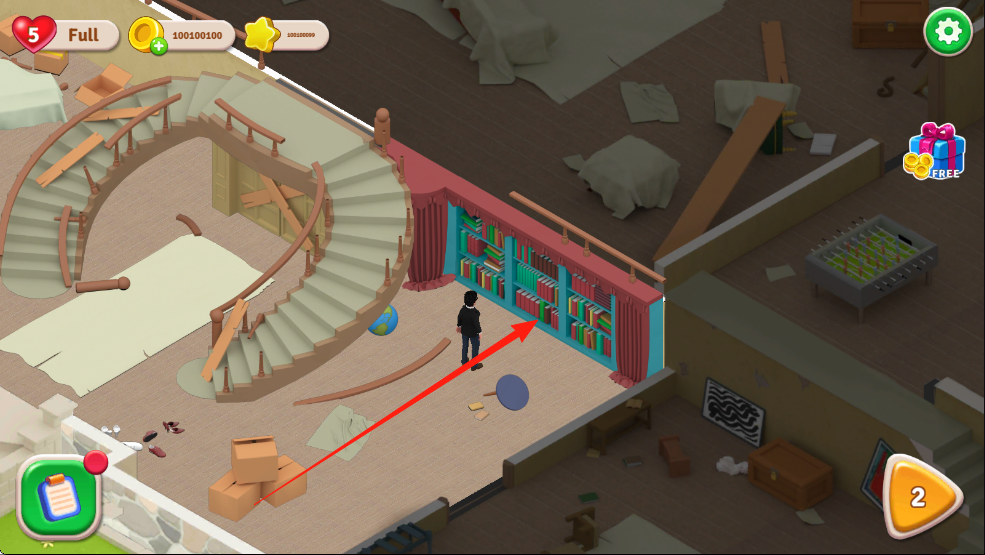Image resolution: width=985 pixels, height=555 pixels.
Task: Open the green gear settings button
Action: point(947,33)
